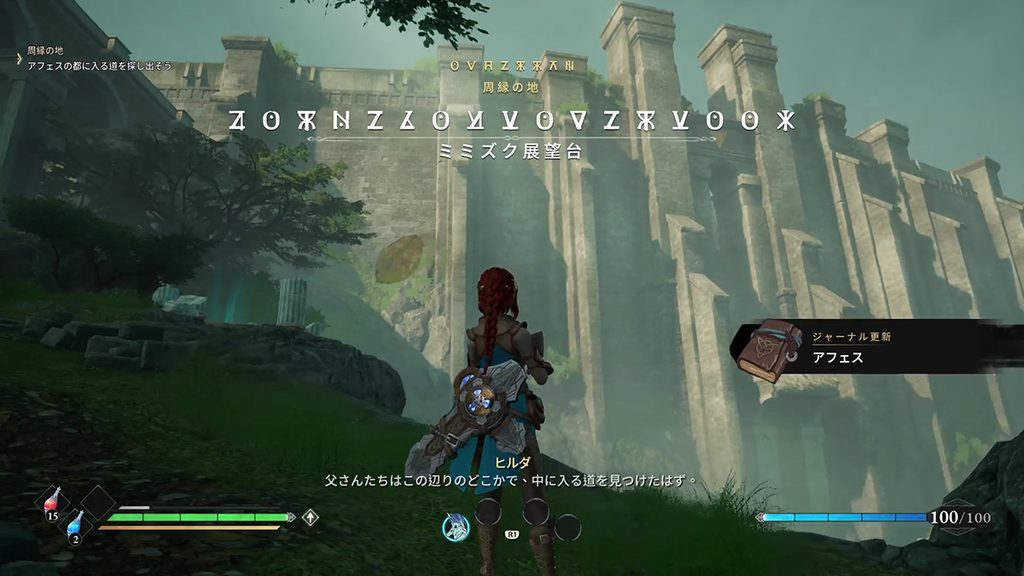
Task: Activate the glowing blue creature skill icon
Action: [456, 526]
